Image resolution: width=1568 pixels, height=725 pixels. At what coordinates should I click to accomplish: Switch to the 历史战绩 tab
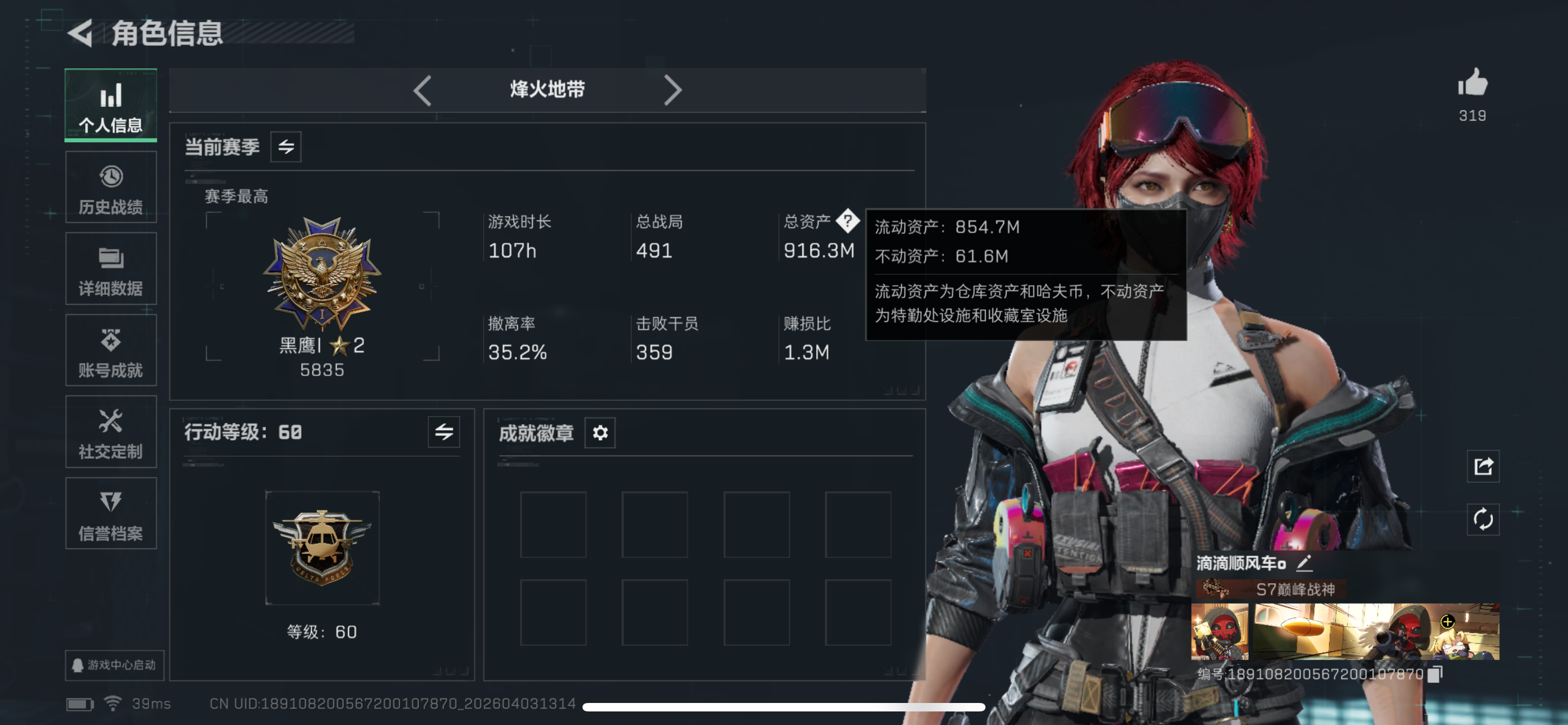(111, 187)
